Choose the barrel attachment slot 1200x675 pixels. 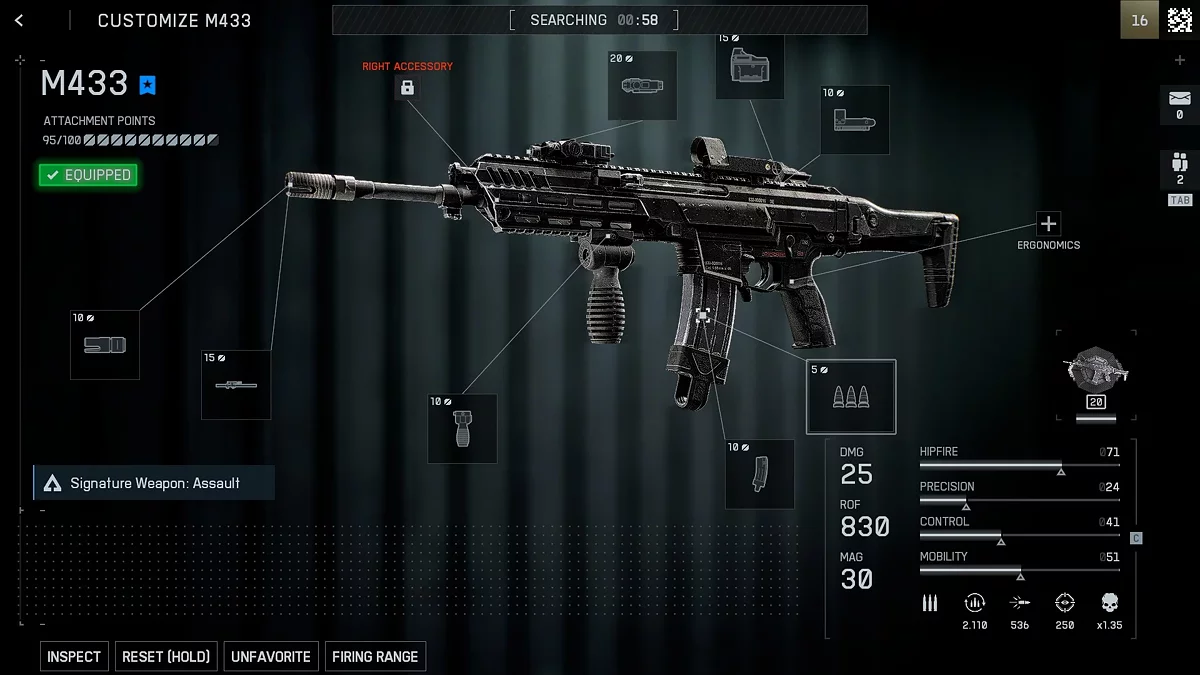click(236, 385)
